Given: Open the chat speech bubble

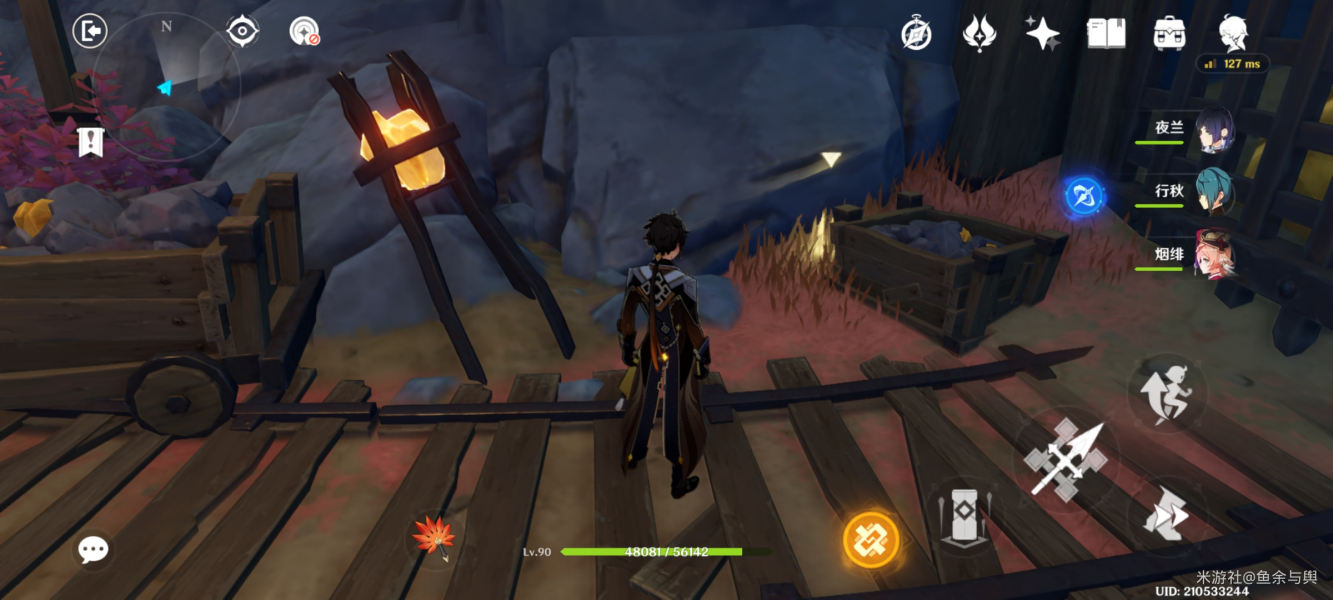Looking at the screenshot, I should 93,548.
